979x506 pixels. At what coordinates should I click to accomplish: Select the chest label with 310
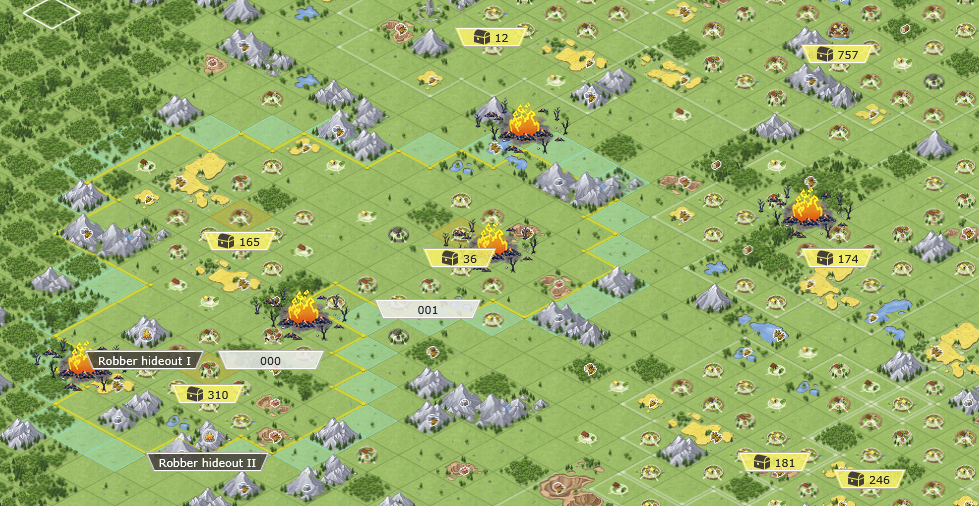207,394
